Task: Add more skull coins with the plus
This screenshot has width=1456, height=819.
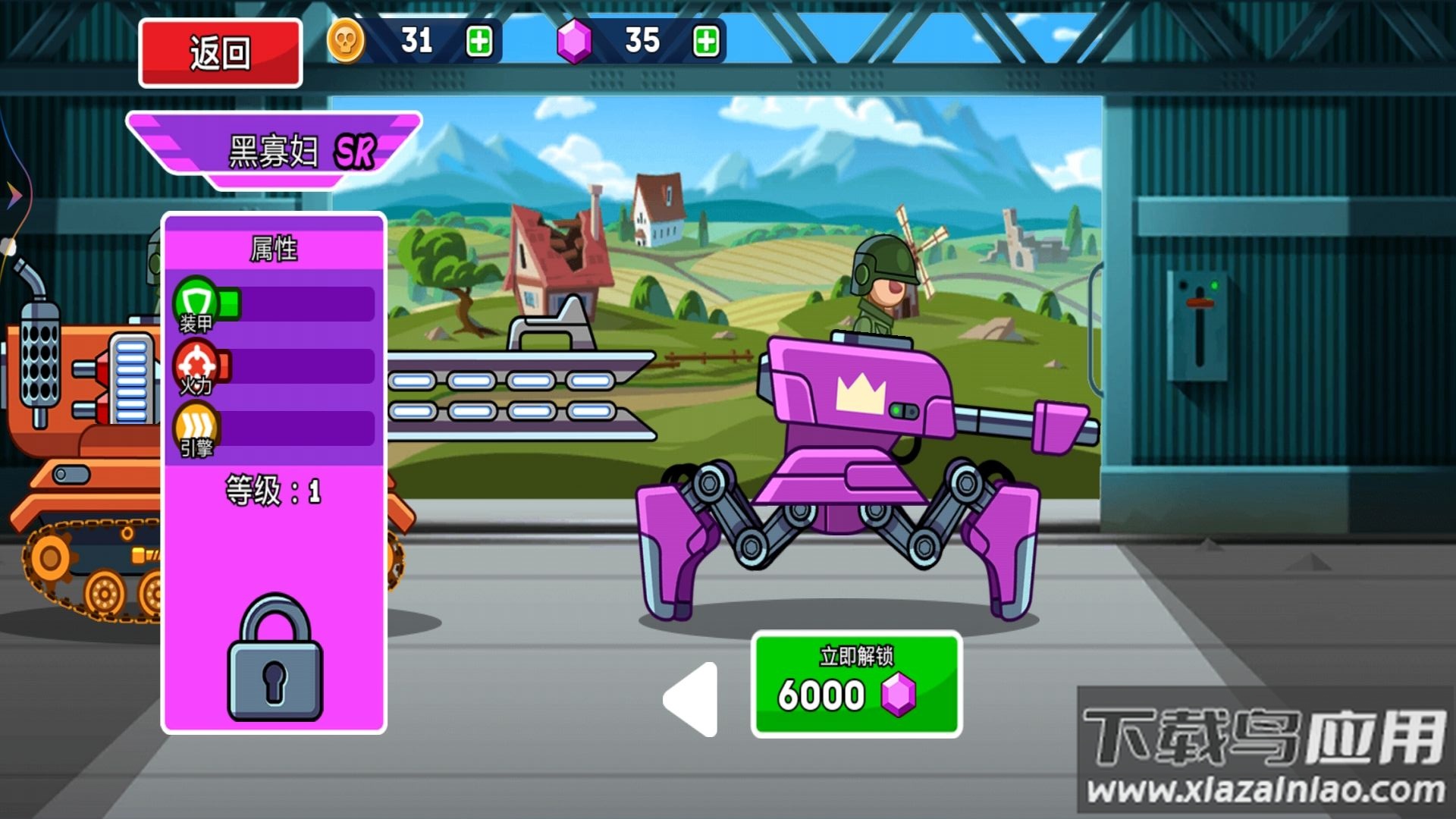Action: point(479,41)
